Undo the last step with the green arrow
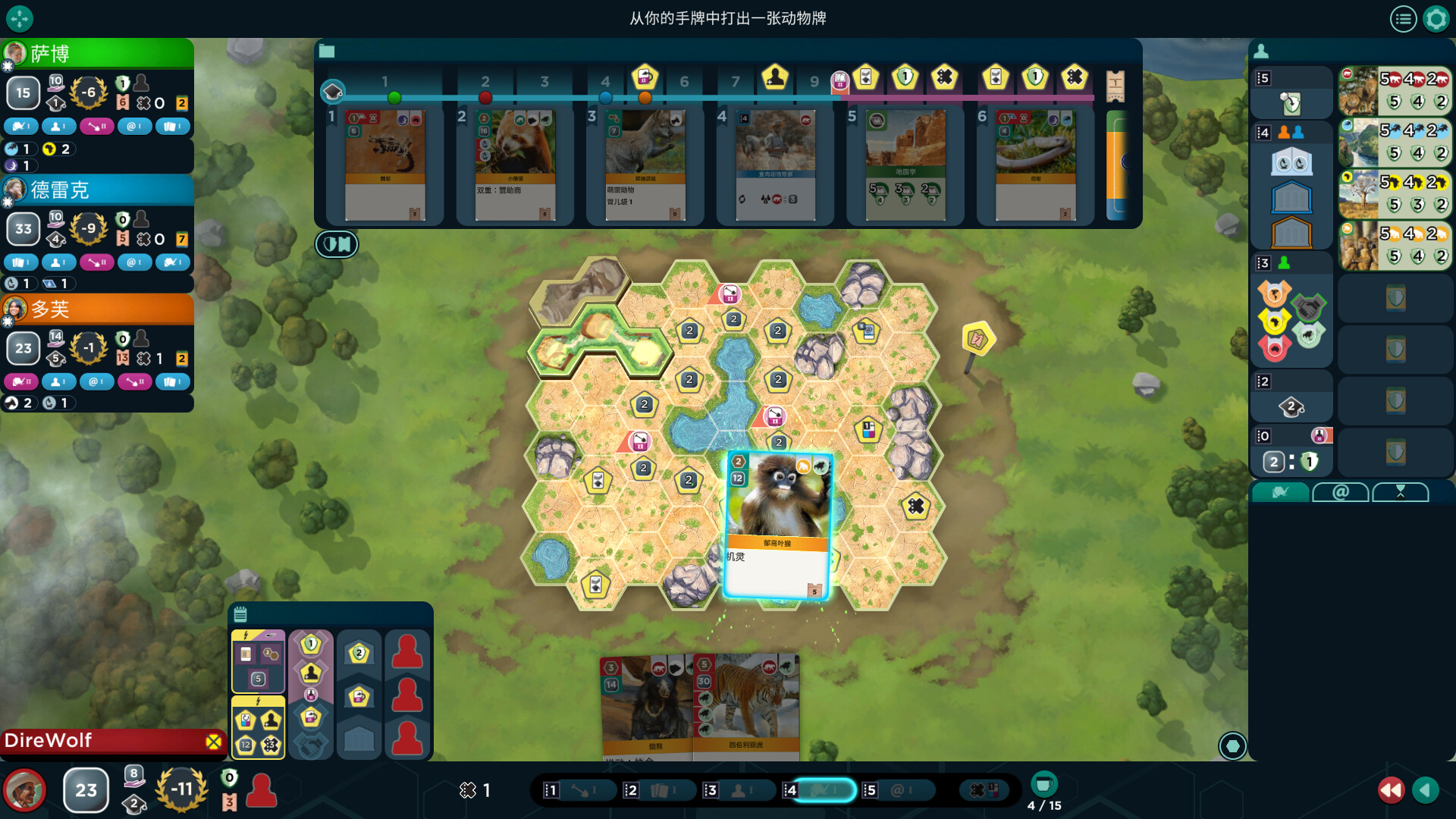1456x819 pixels. tap(1426, 790)
